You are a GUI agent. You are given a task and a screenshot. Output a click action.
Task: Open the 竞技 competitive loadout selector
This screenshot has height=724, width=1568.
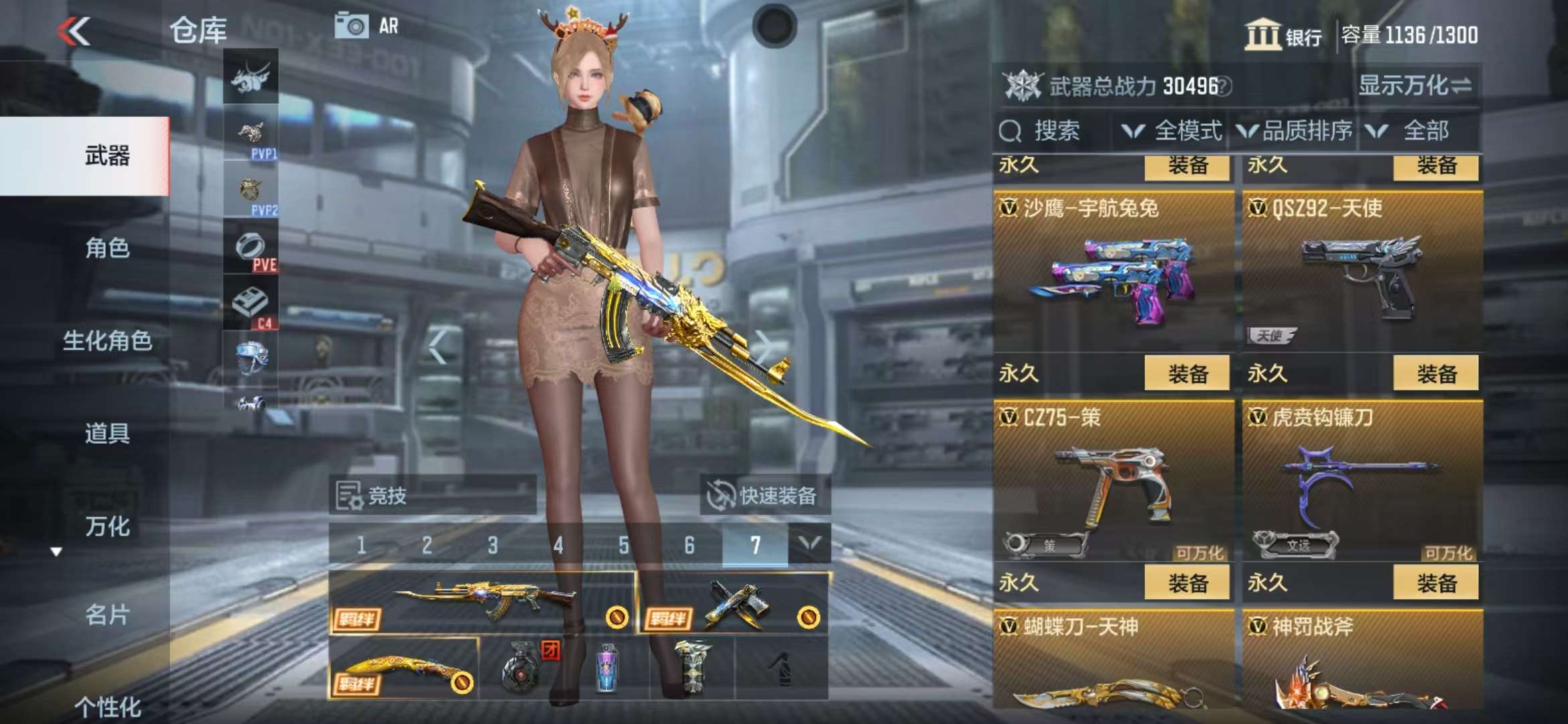click(432, 496)
